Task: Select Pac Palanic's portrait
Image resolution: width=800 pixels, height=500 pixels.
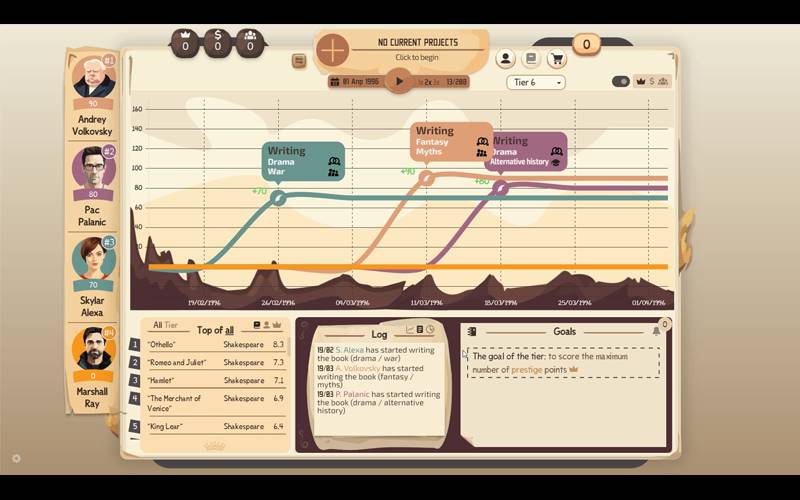Action: click(x=93, y=168)
